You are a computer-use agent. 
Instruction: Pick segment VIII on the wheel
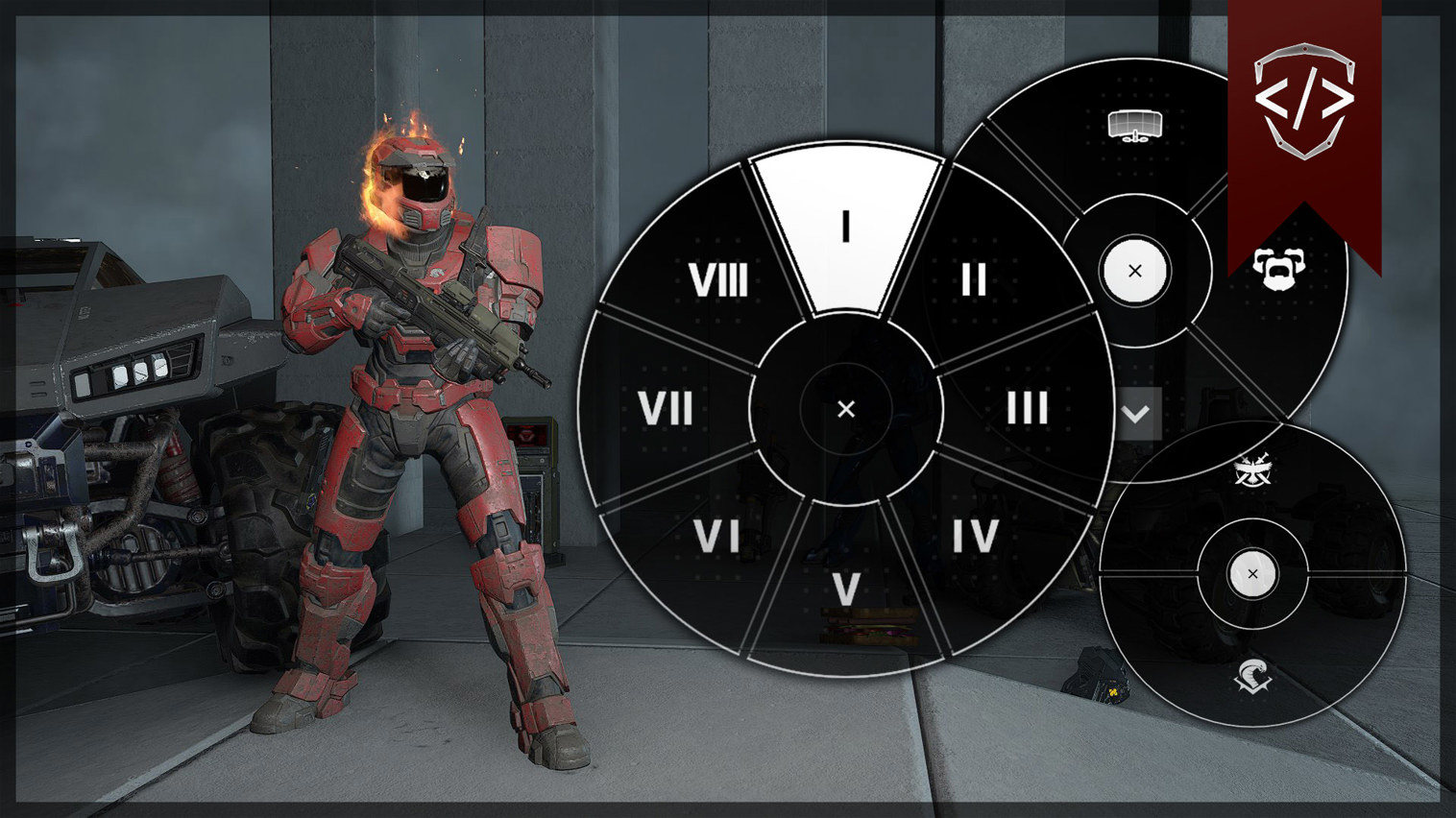pos(720,280)
